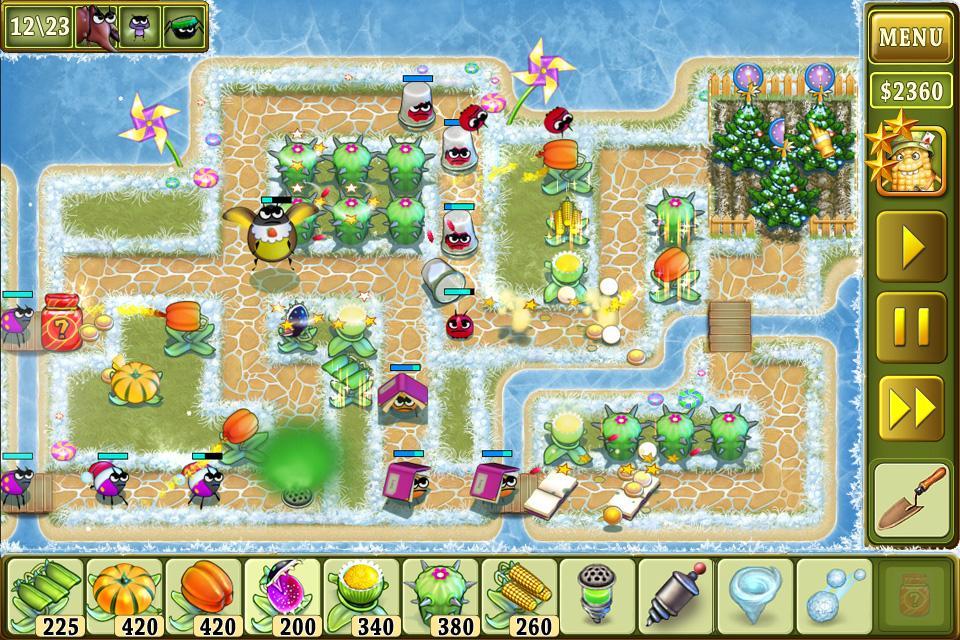The width and height of the screenshot is (960, 640).
Task: Select the corn cob plant costing 260
Action: tap(519, 597)
